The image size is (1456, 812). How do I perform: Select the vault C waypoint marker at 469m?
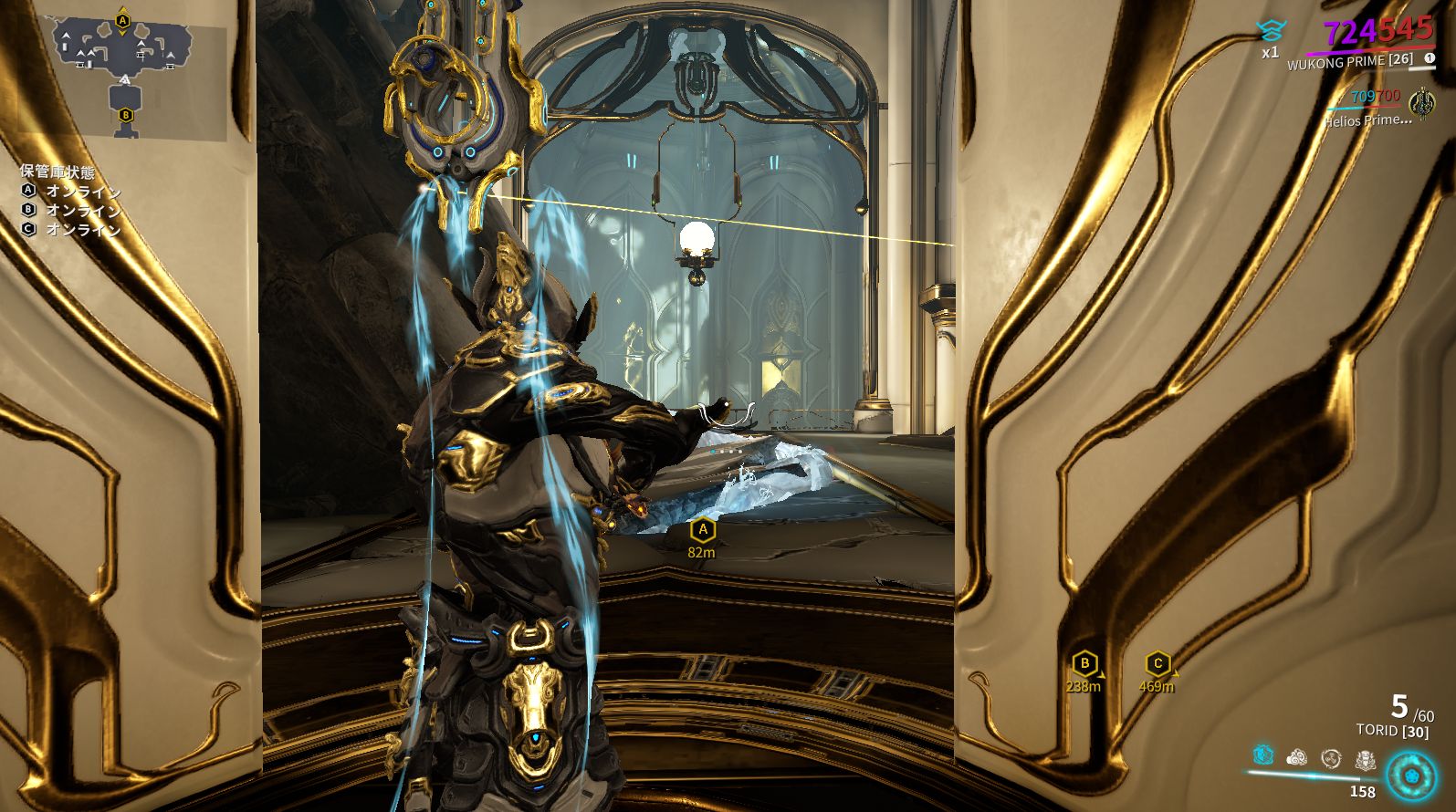pos(1157,663)
